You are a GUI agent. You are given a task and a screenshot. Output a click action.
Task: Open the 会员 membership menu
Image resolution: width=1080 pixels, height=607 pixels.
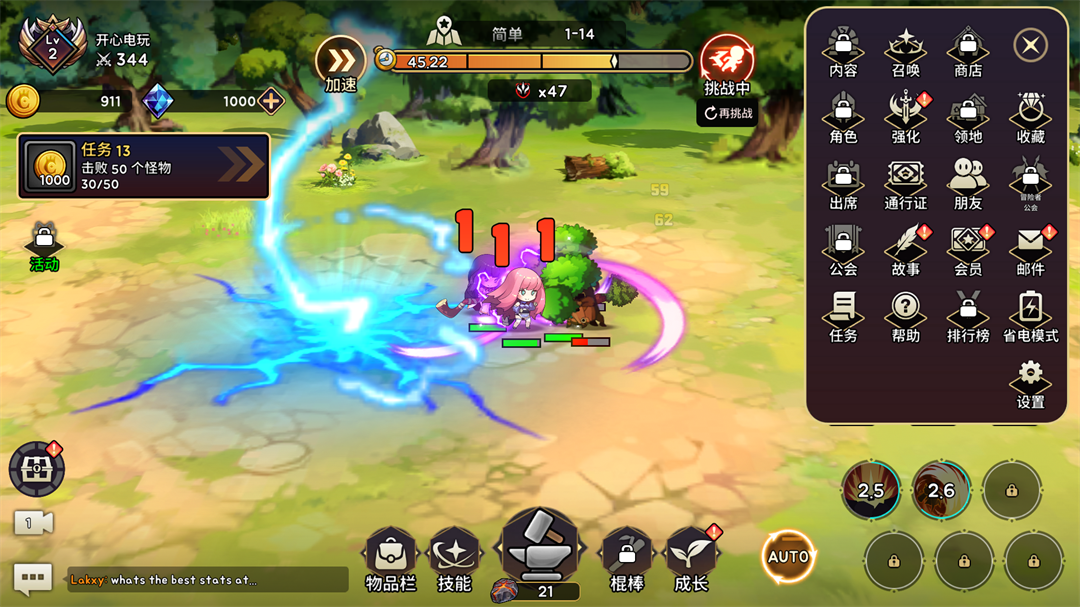point(968,250)
